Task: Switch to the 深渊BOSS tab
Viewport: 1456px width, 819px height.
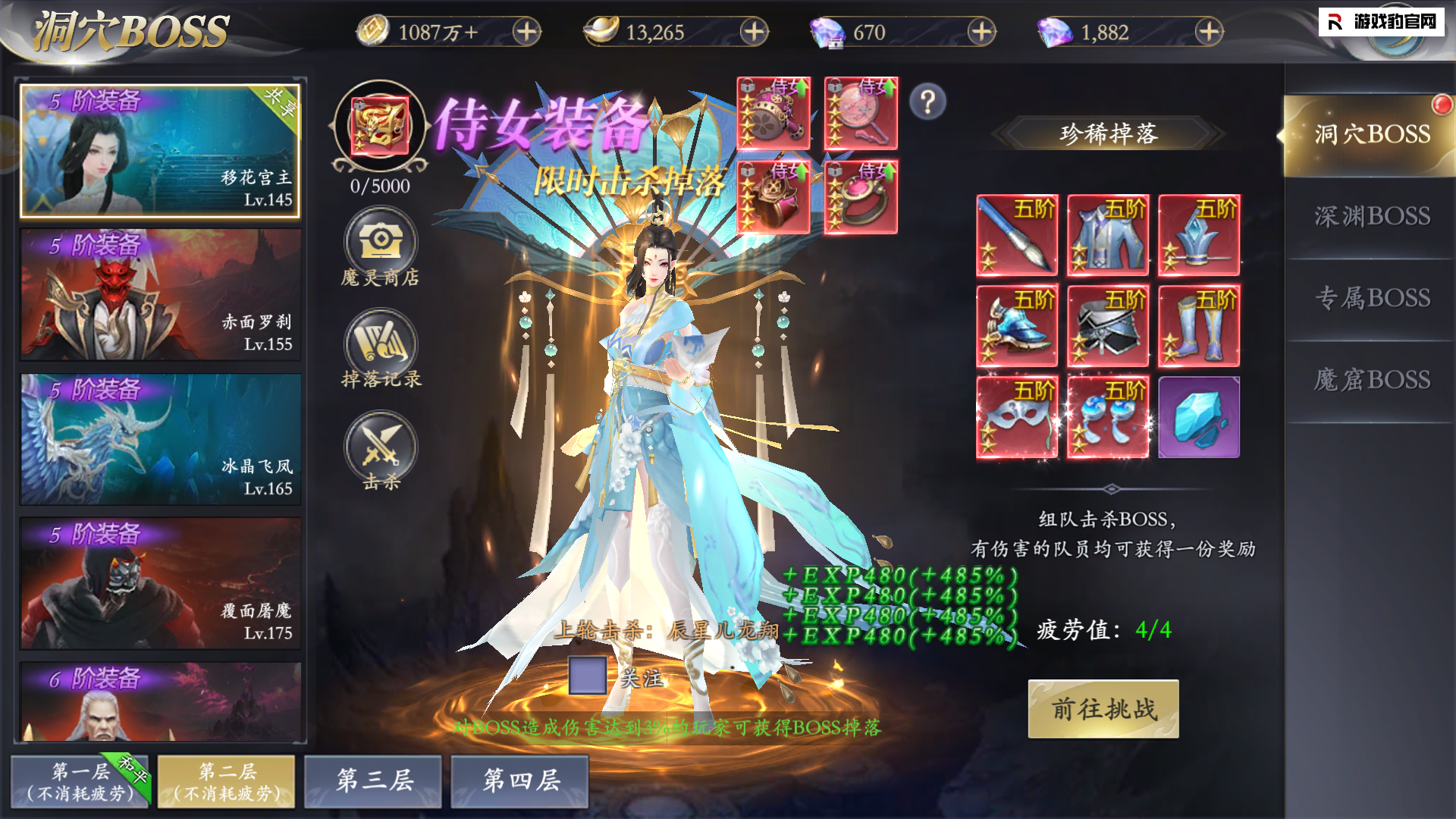Action: (1372, 217)
